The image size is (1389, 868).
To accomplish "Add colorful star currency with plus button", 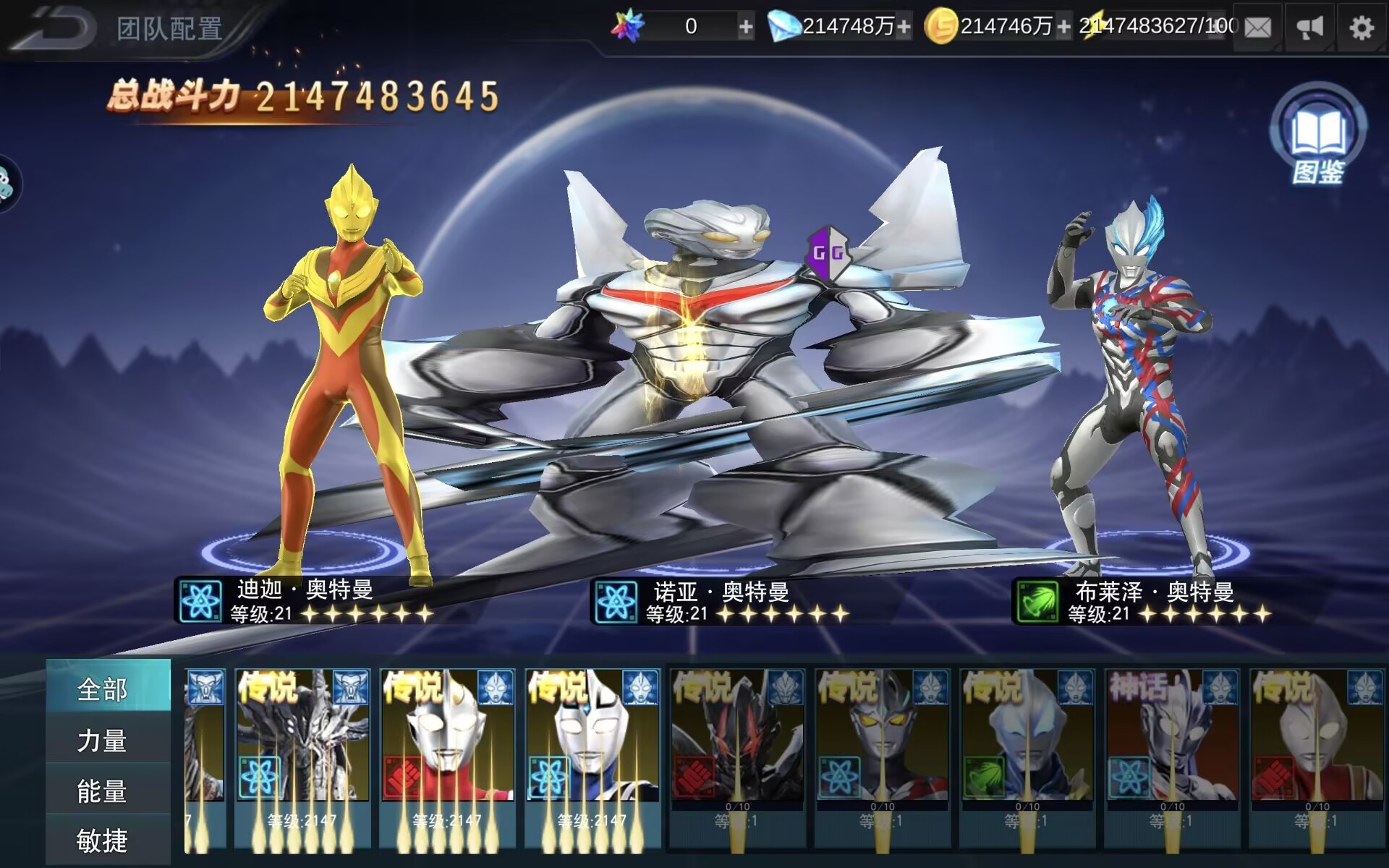I will pos(745,28).
